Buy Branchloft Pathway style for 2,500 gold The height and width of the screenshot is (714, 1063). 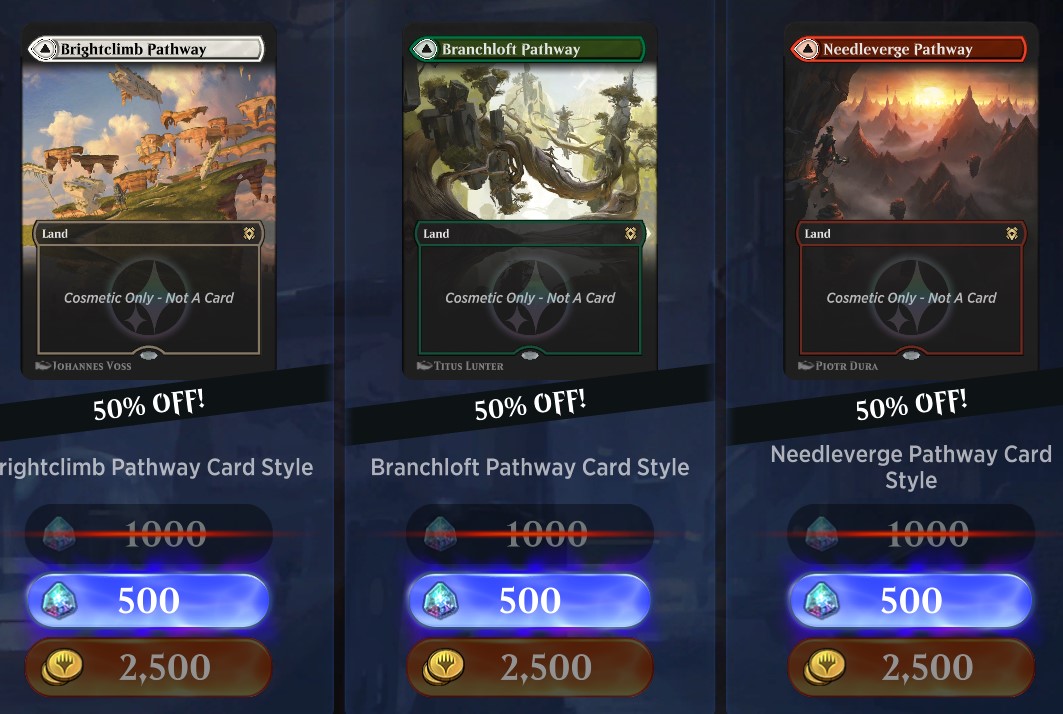pos(529,667)
